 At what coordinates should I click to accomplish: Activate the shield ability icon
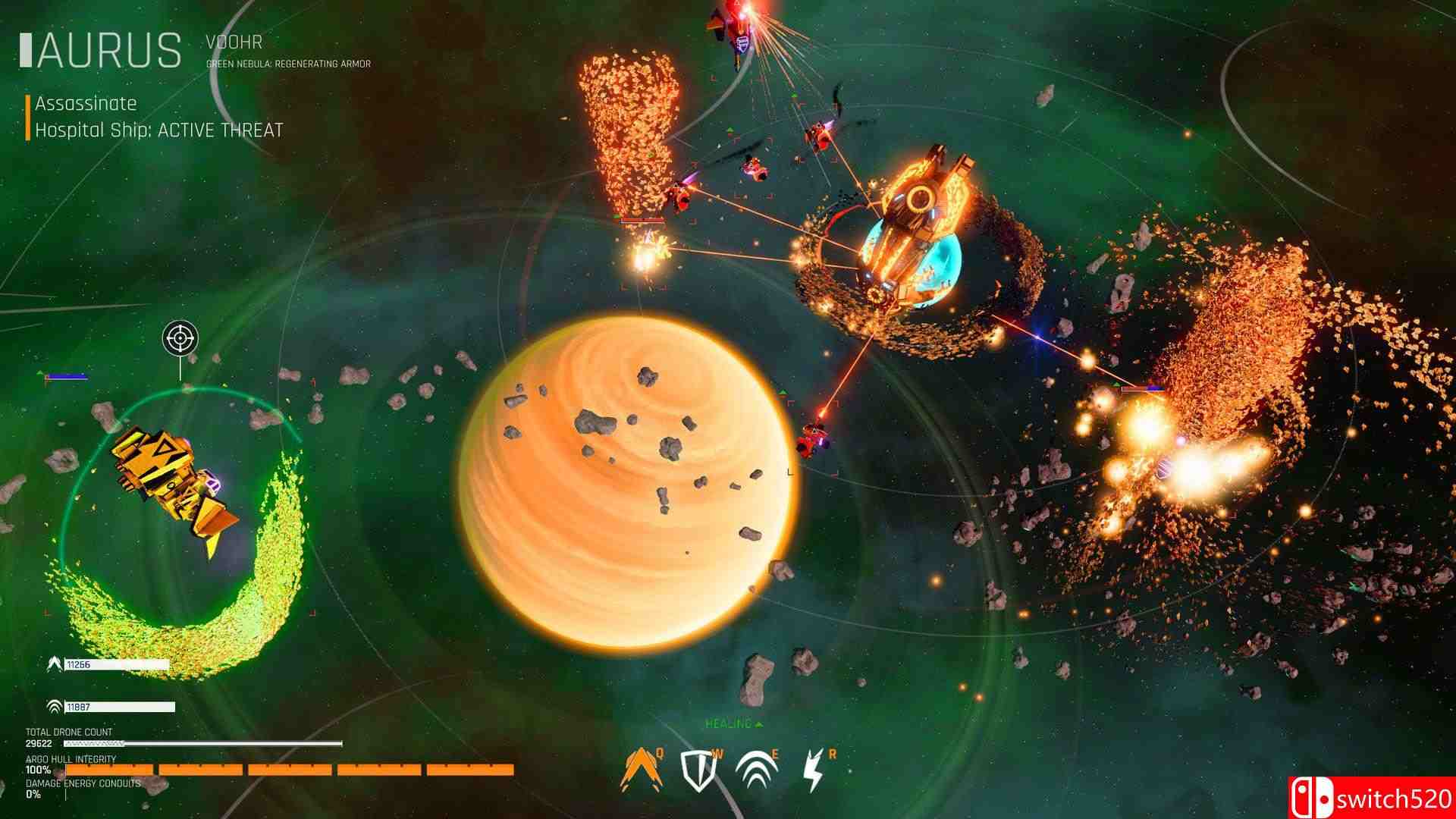coord(698,770)
